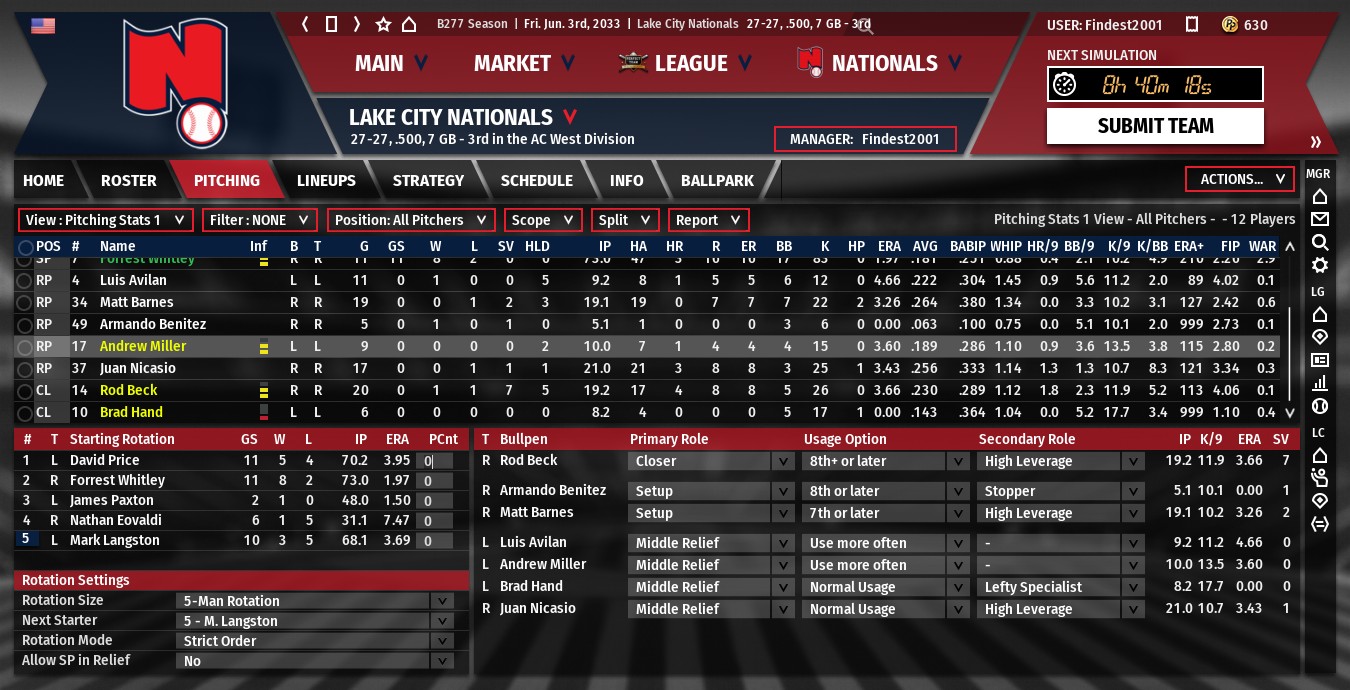Open the MARKET menu

523,63
